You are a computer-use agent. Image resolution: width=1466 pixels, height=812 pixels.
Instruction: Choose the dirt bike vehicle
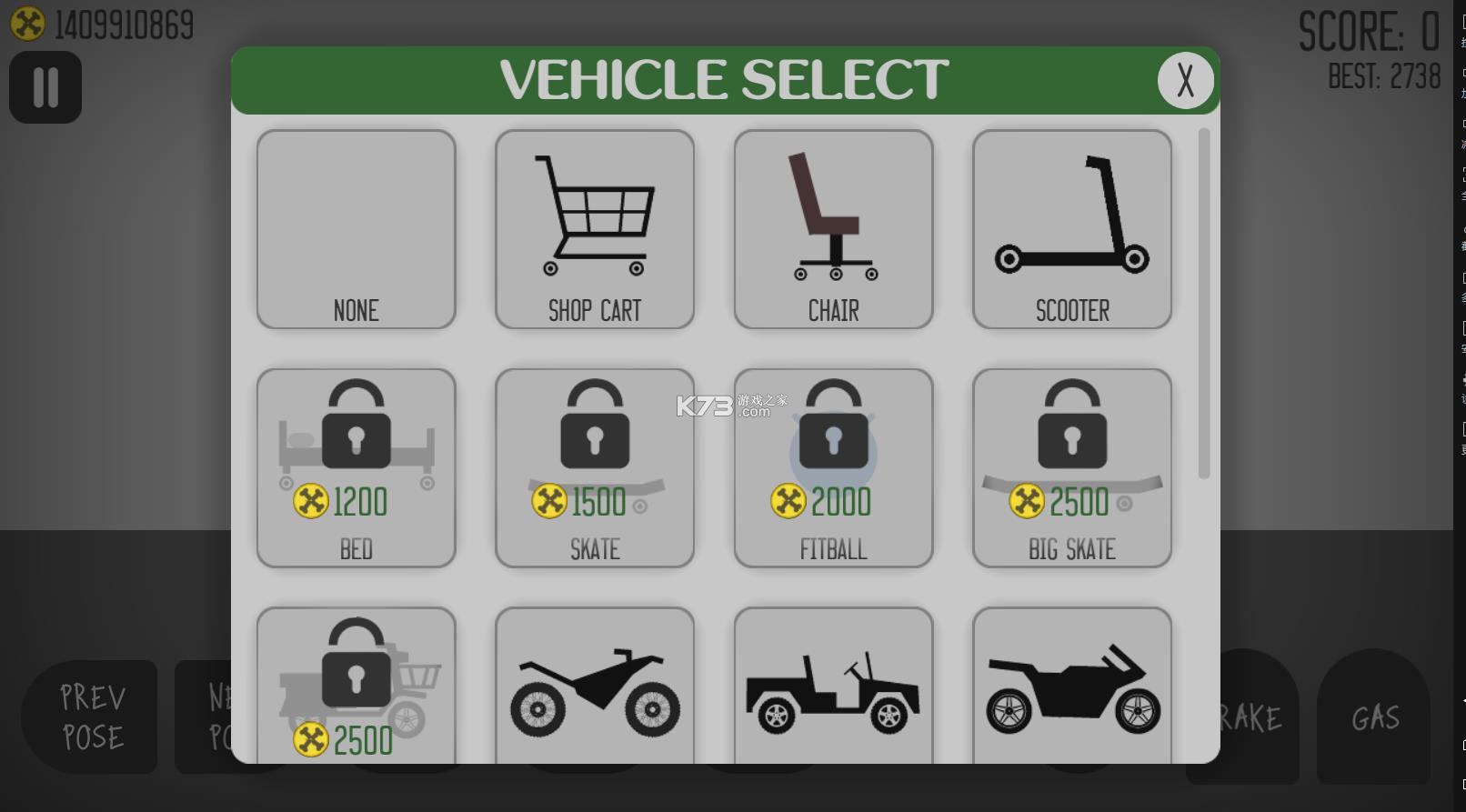click(595, 687)
